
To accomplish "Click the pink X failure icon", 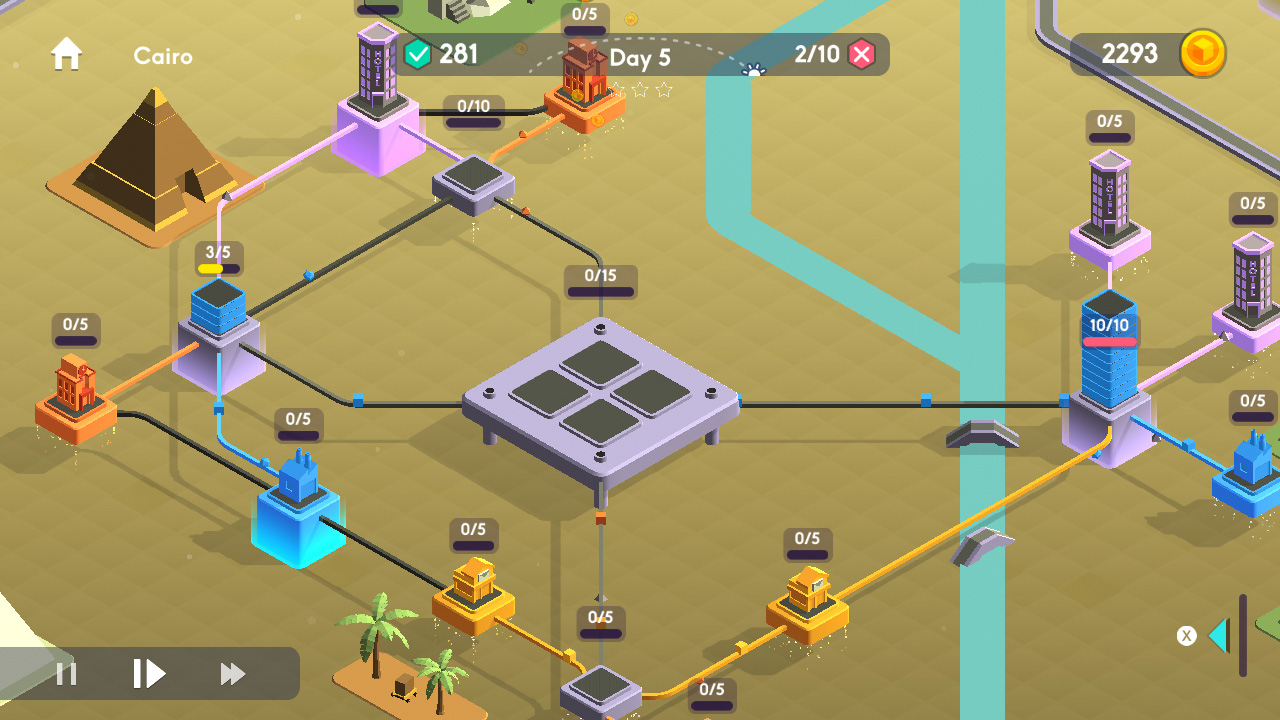I will point(861,54).
